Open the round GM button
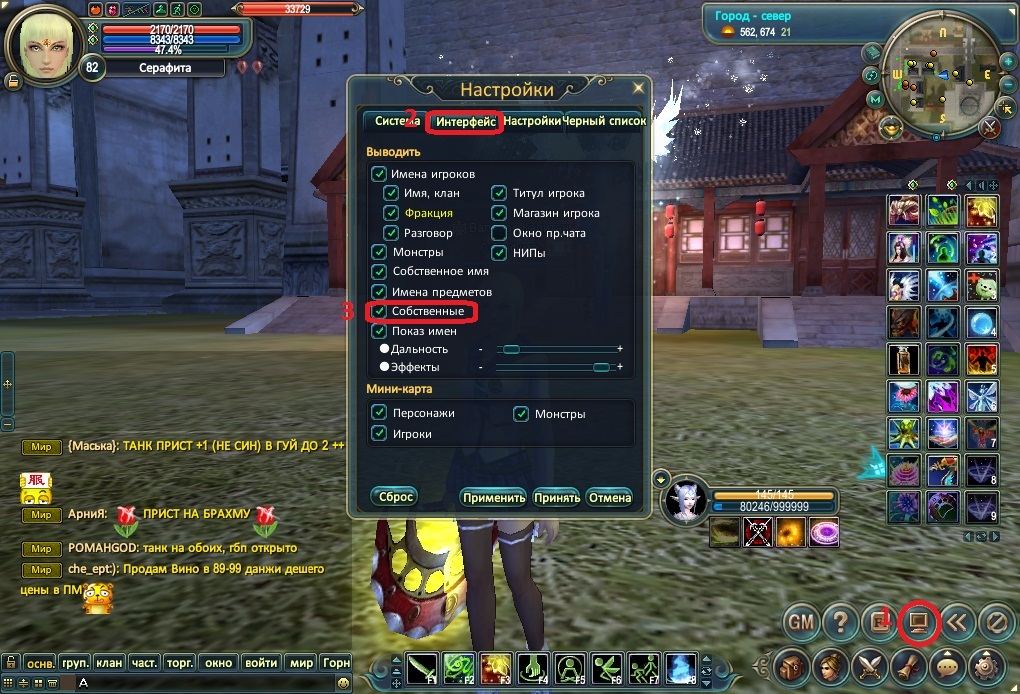The height and width of the screenshot is (694, 1020). (x=800, y=622)
